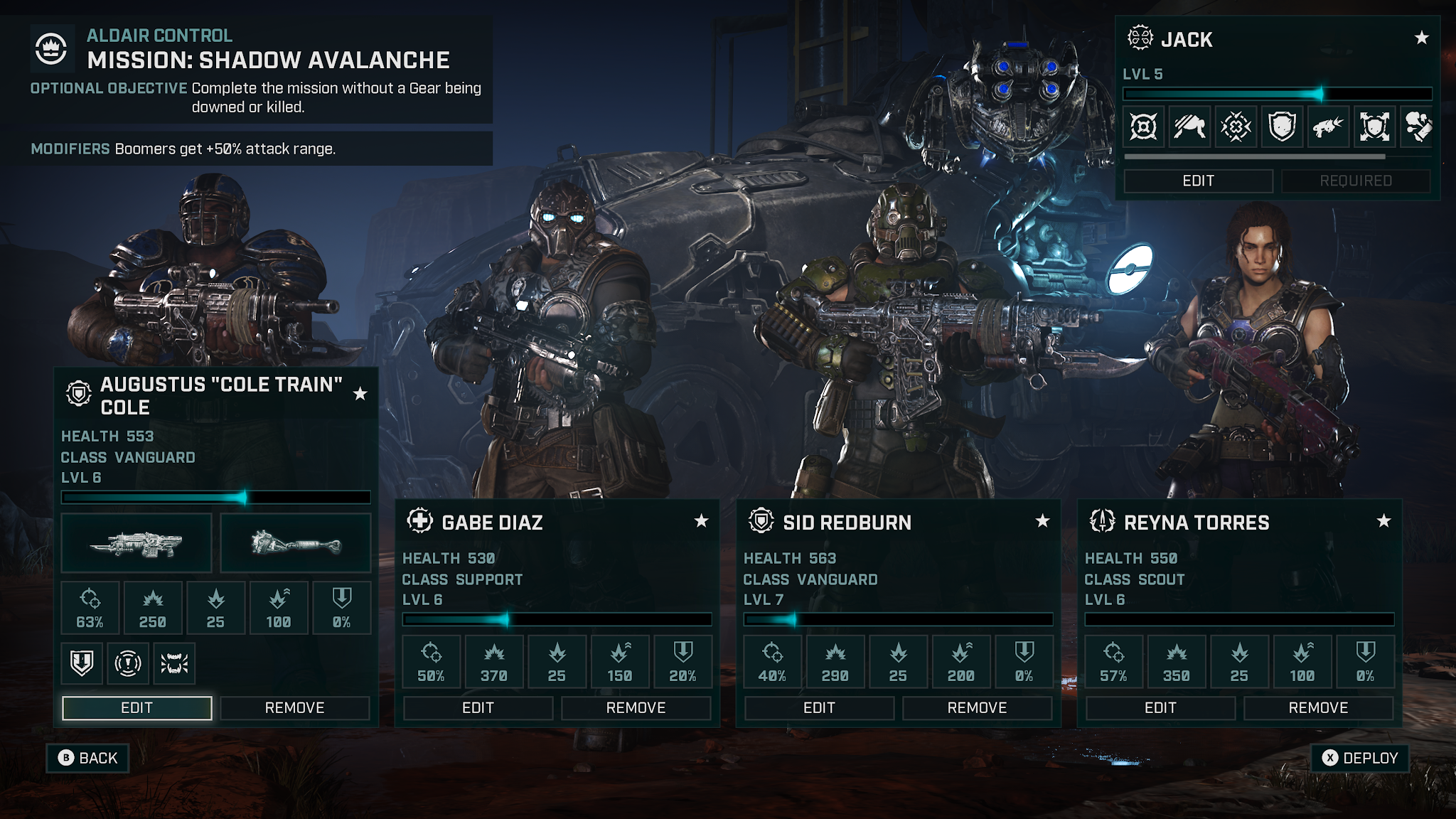Edit Reyna Torres's loadout
The image size is (1456, 819).
tap(1160, 707)
